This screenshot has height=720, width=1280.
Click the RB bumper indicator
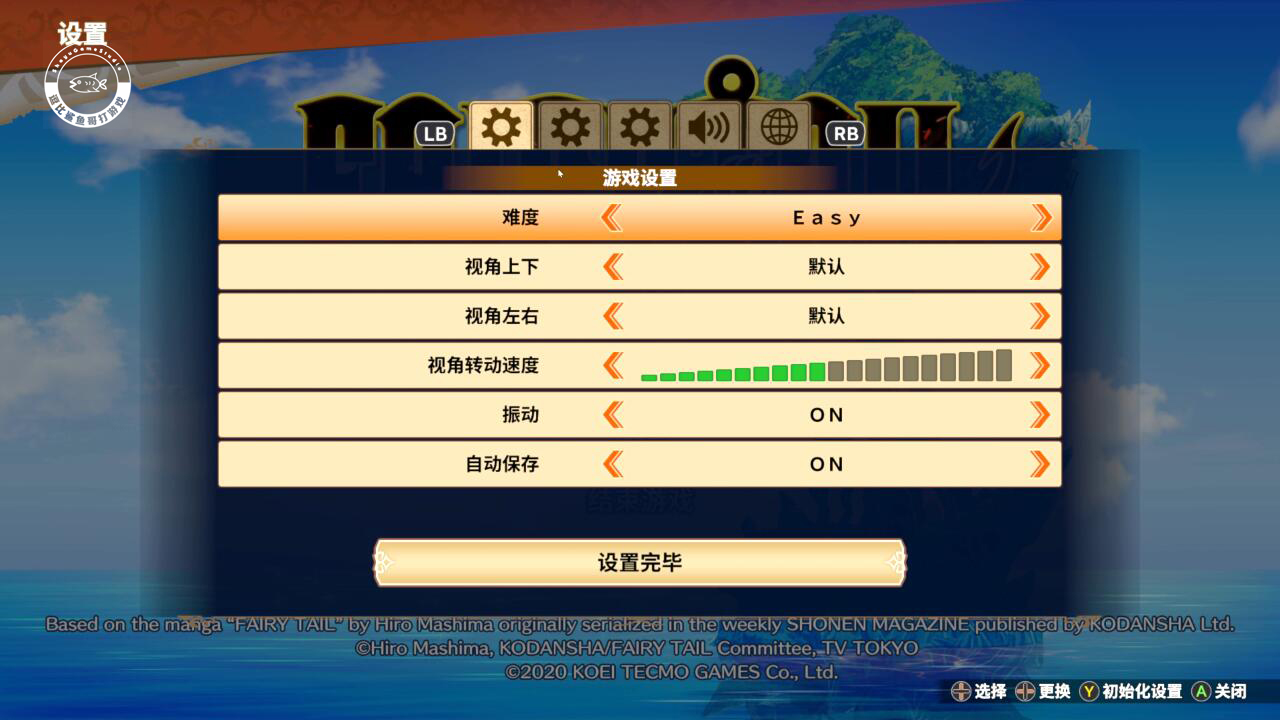point(843,131)
